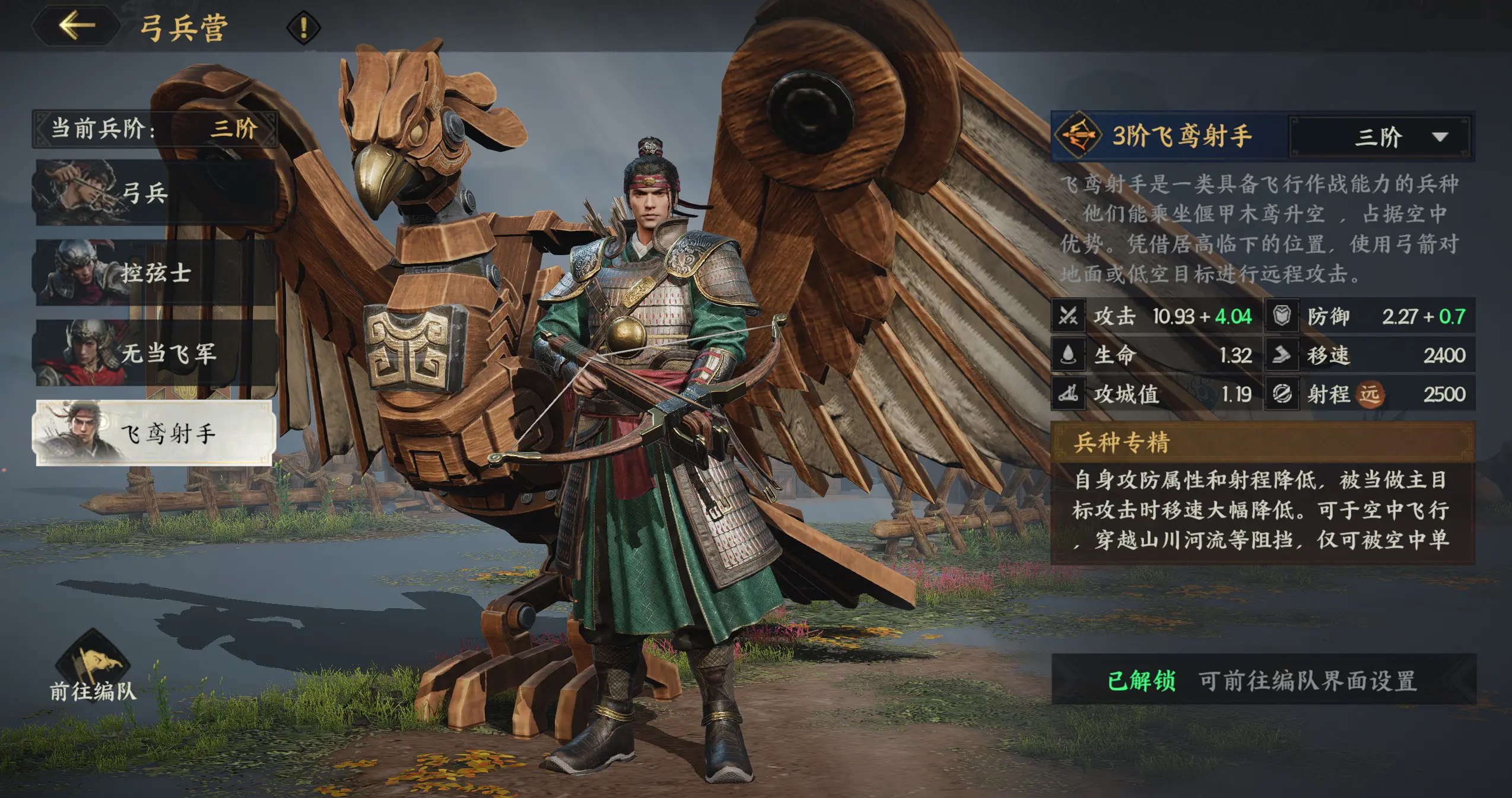
Task: Switch to 无当飞军 troop entry
Action: (x=154, y=353)
